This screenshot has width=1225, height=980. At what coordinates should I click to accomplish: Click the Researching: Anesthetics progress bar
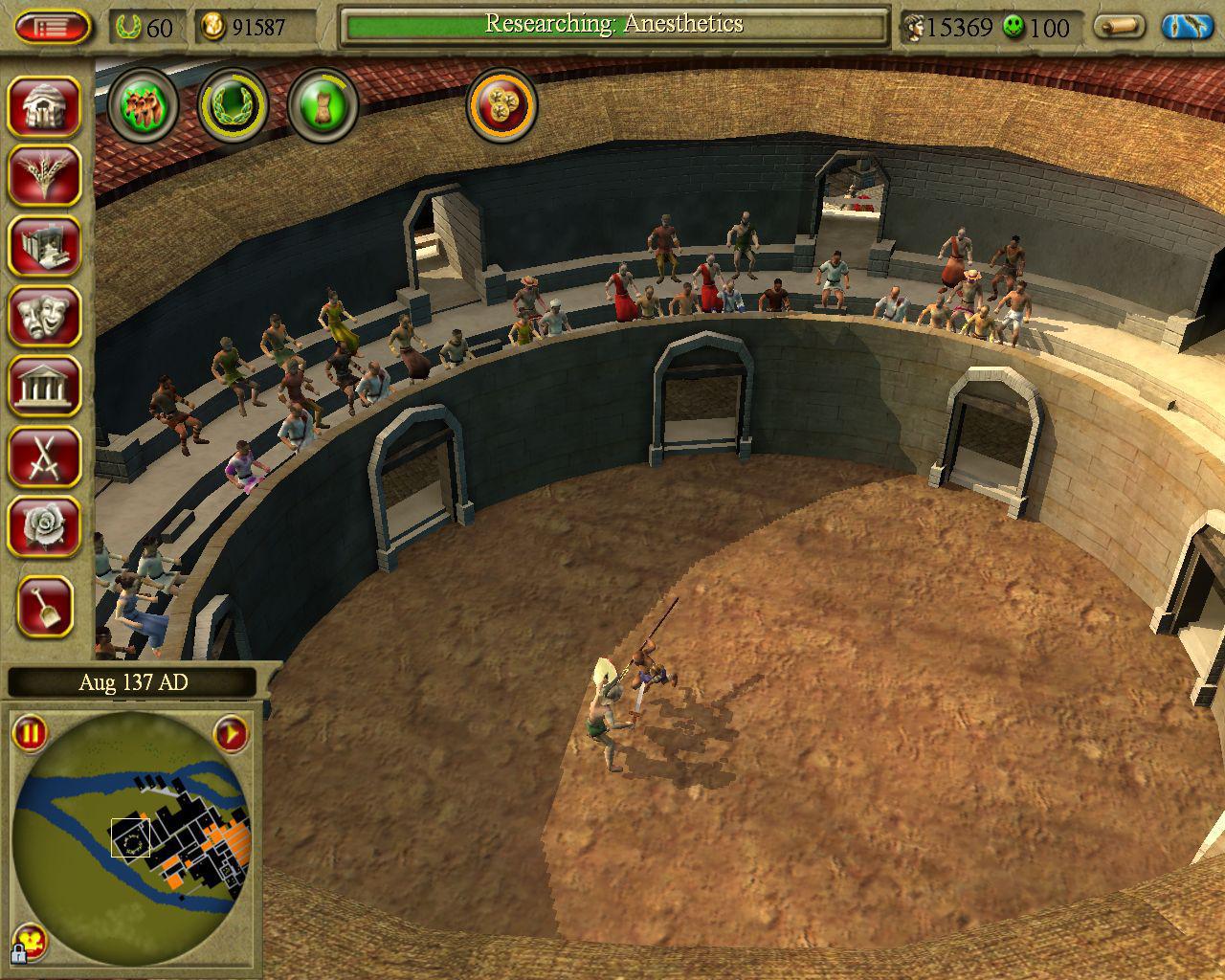(614, 27)
